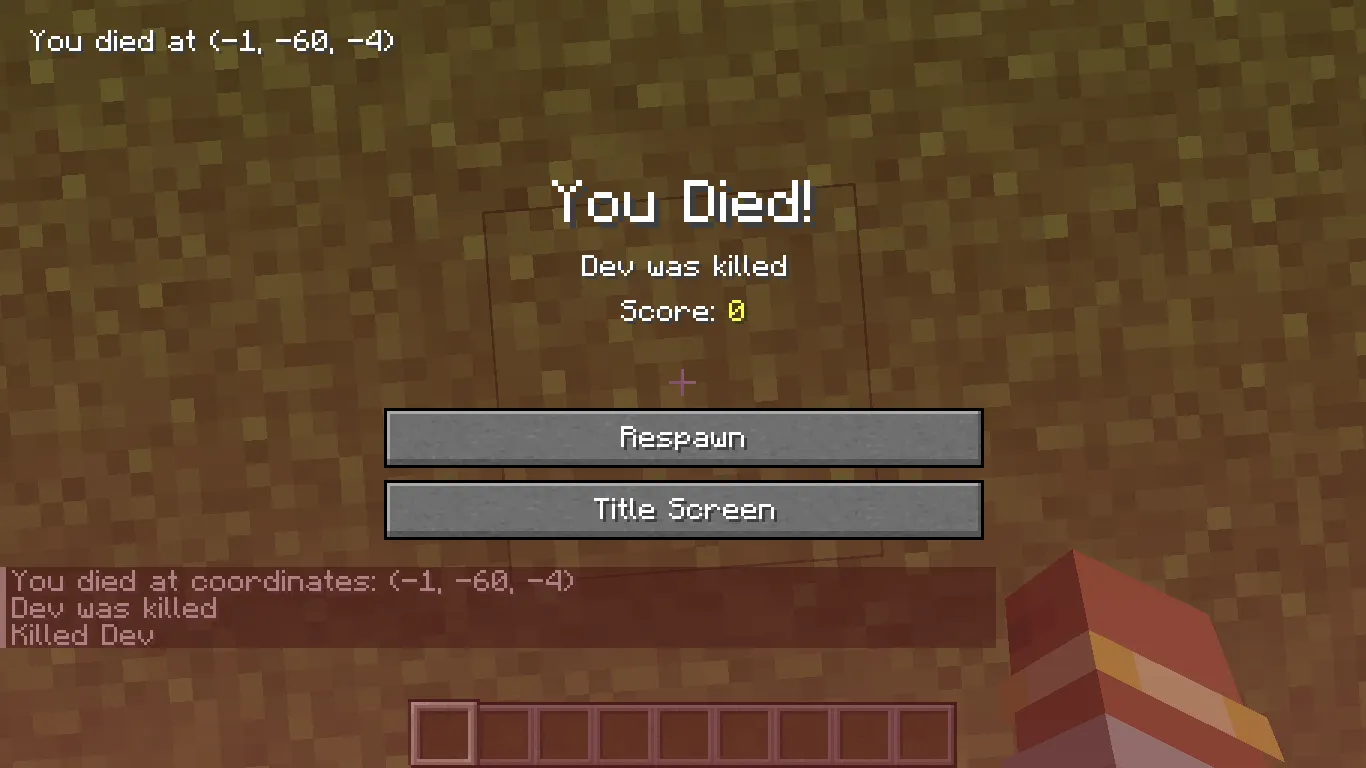The width and height of the screenshot is (1366, 768).
Task: Click the crosshair in screen center
Action: coord(683,382)
